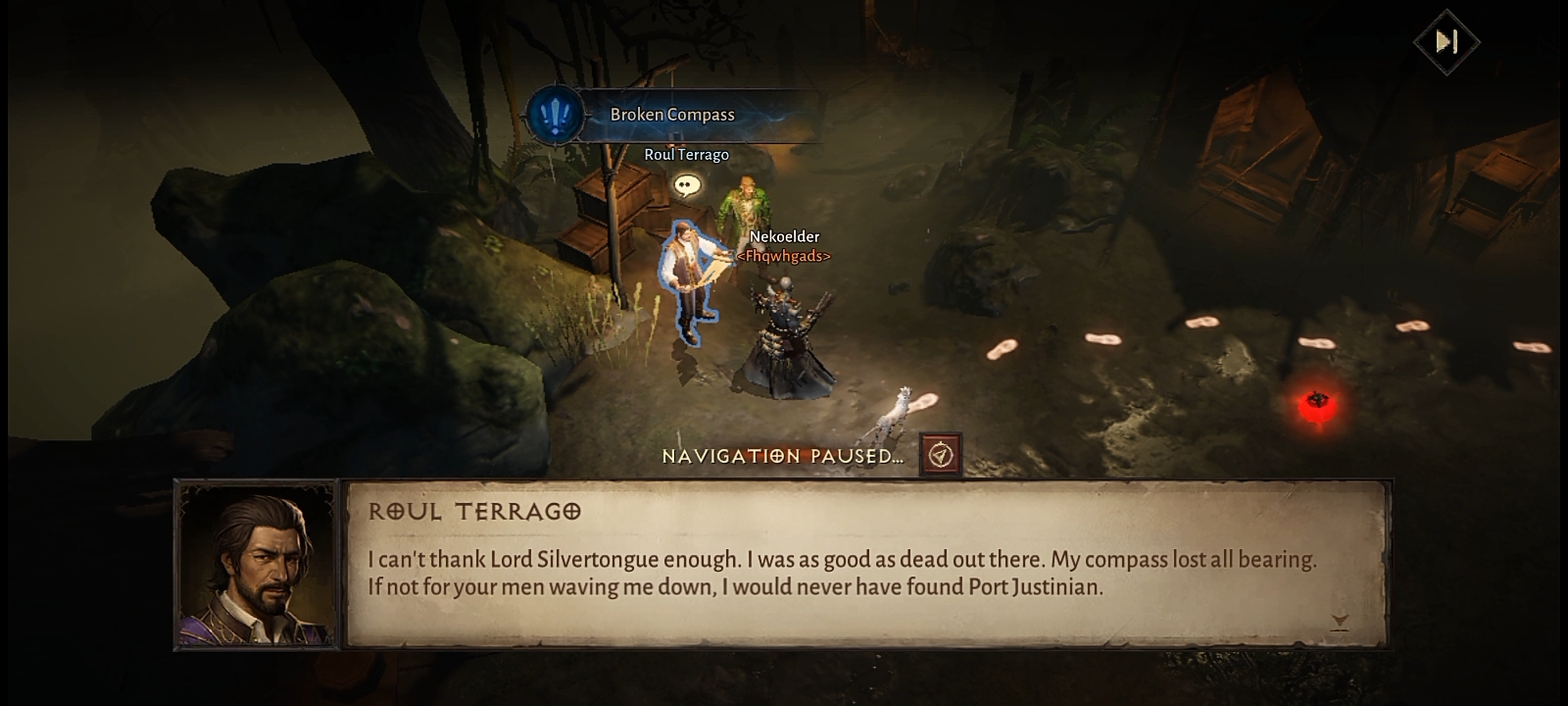Open the Broken Compass quest tracker

(x=671, y=115)
